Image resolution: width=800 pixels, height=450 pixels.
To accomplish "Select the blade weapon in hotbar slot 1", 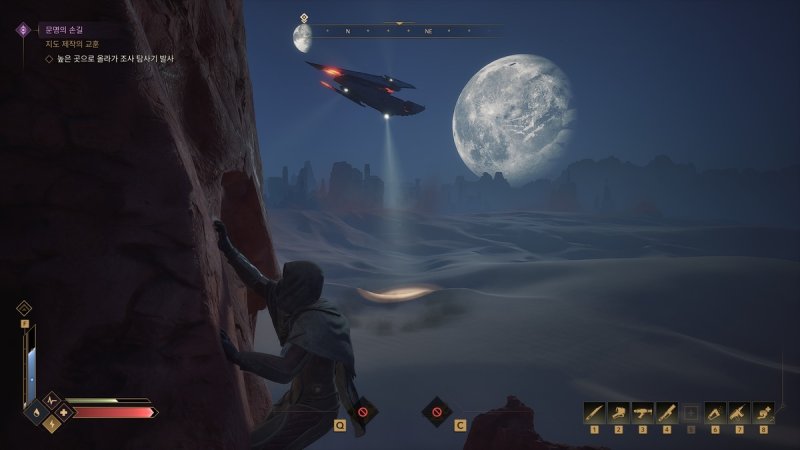I will [594, 411].
